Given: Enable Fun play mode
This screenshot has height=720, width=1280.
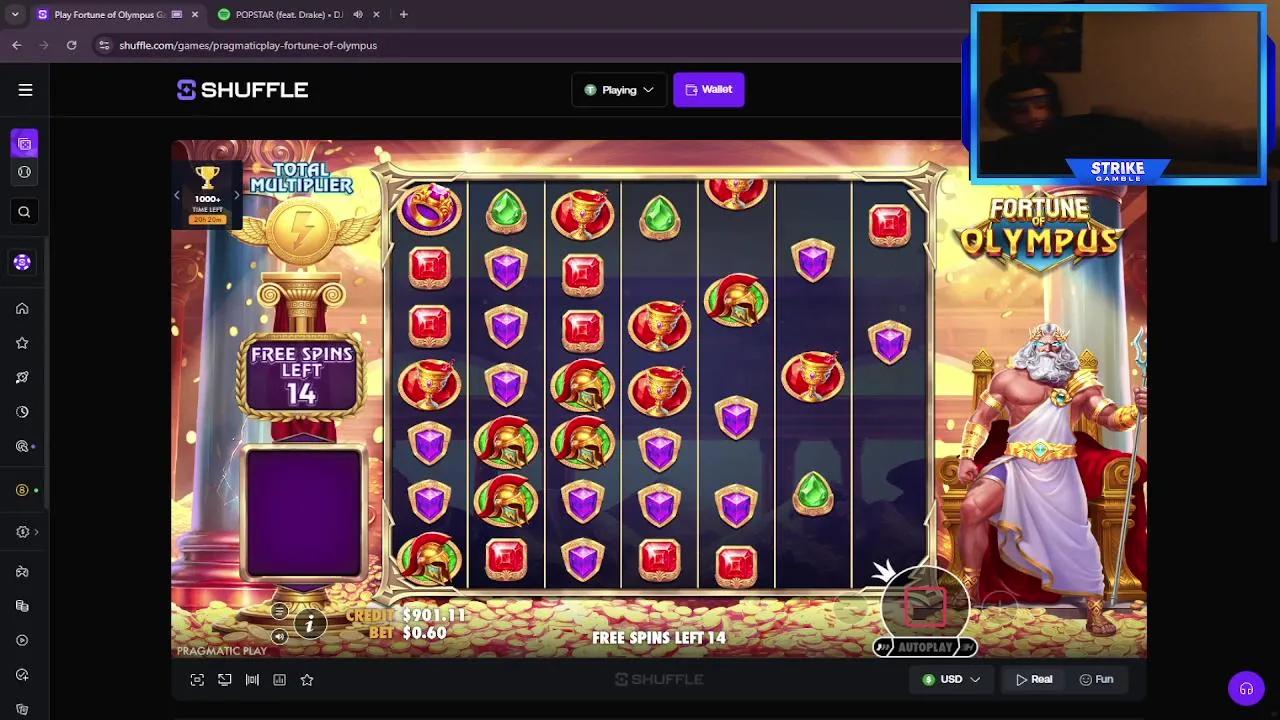Looking at the screenshot, I should [1097, 679].
